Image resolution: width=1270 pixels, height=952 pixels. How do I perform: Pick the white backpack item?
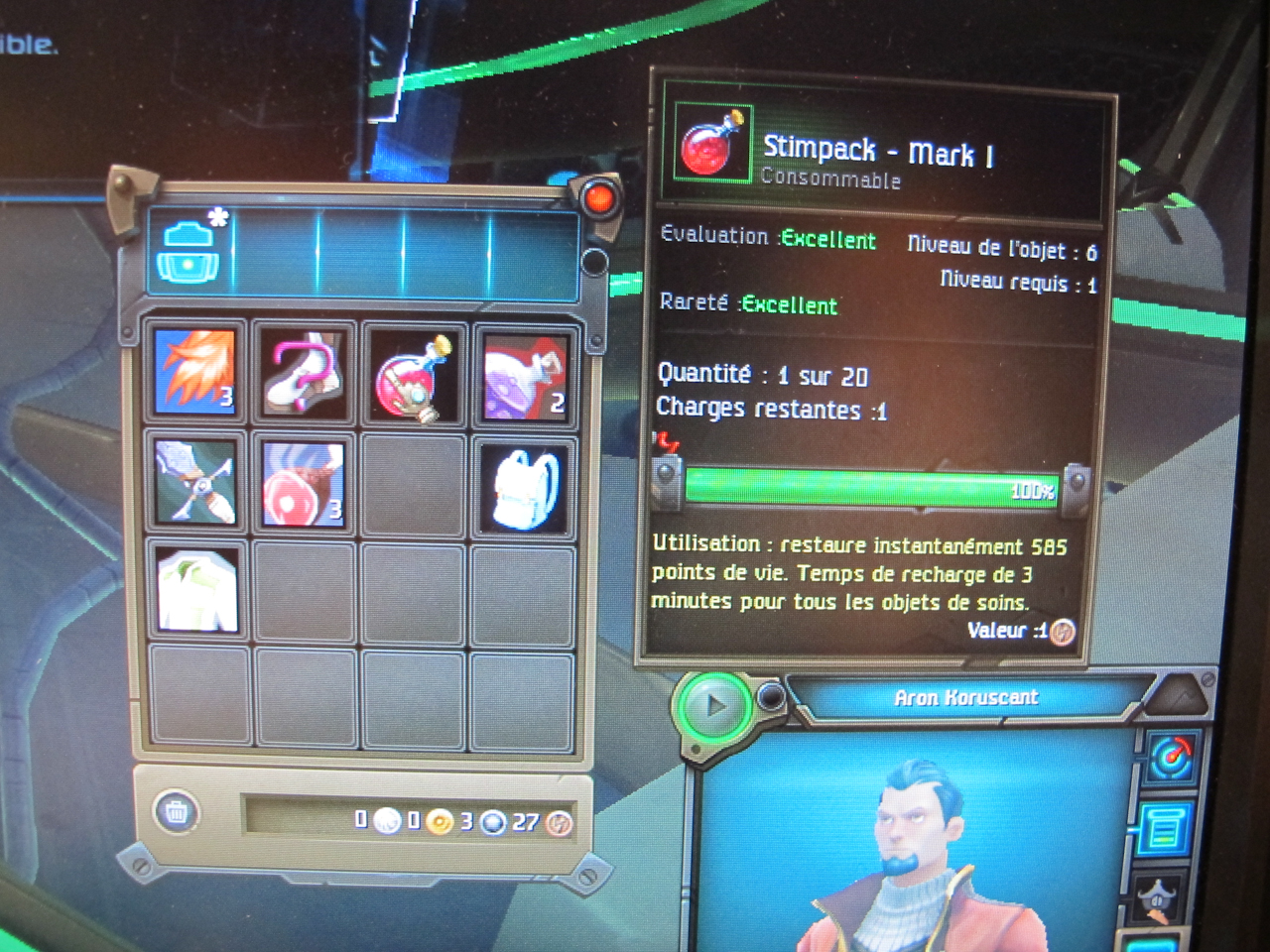point(524,487)
